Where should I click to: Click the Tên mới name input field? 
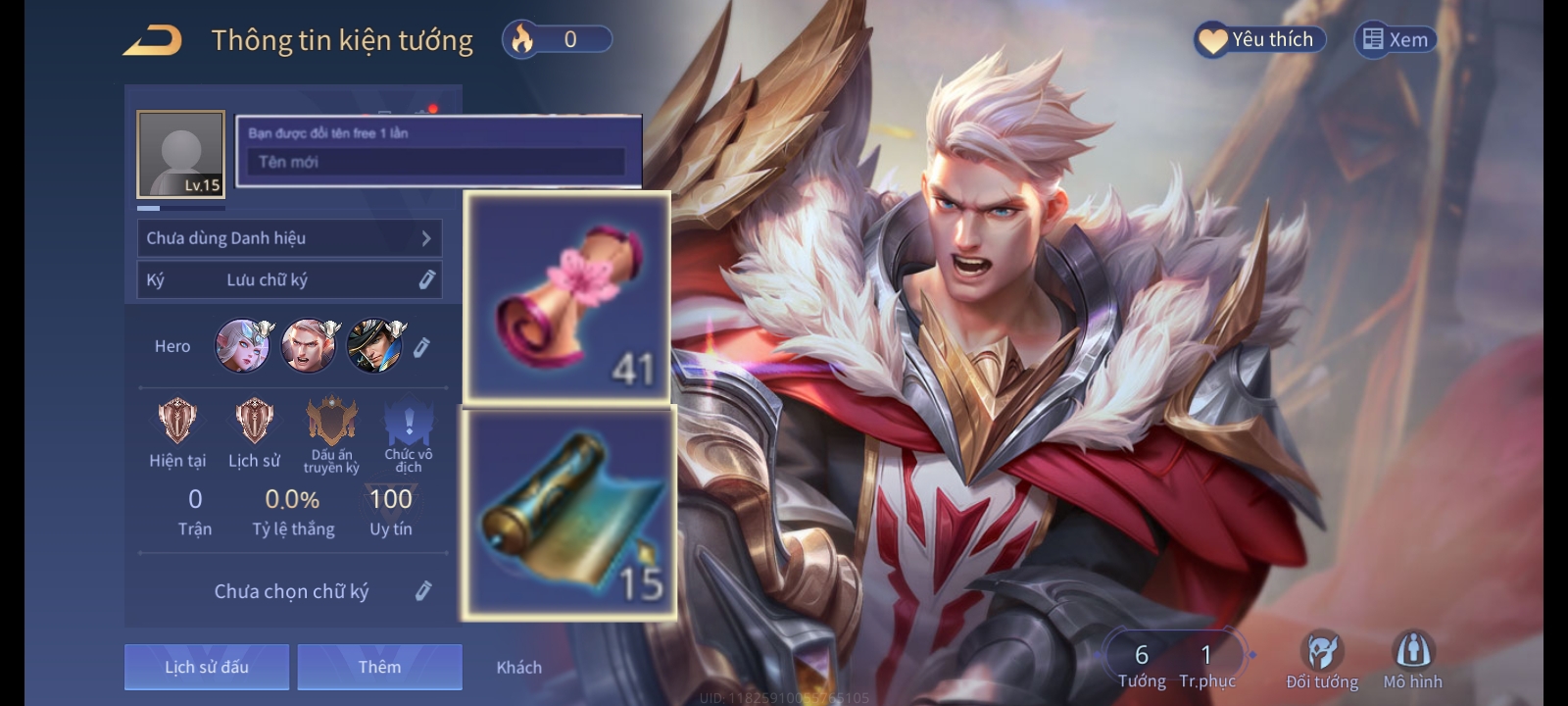coord(436,162)
